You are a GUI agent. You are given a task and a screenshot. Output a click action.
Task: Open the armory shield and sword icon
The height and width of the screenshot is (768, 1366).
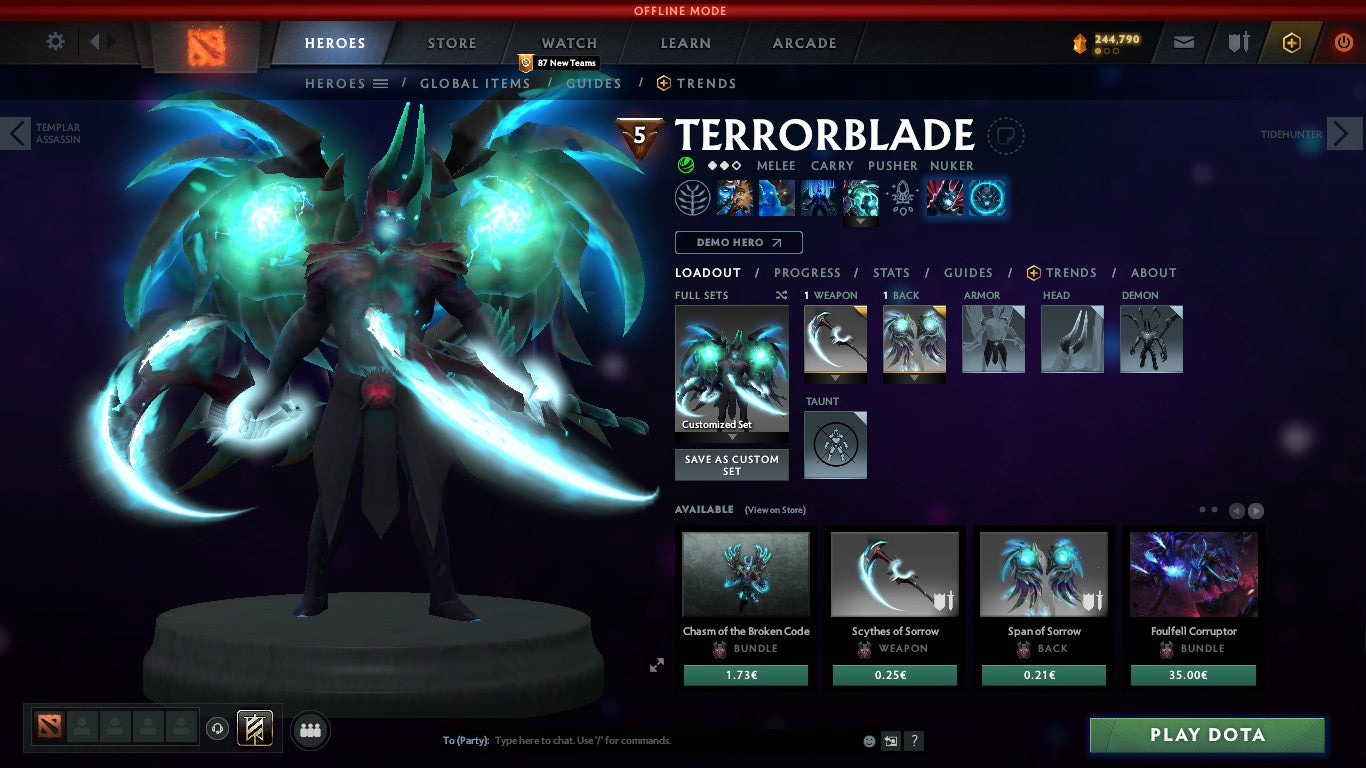point(1237,42)
